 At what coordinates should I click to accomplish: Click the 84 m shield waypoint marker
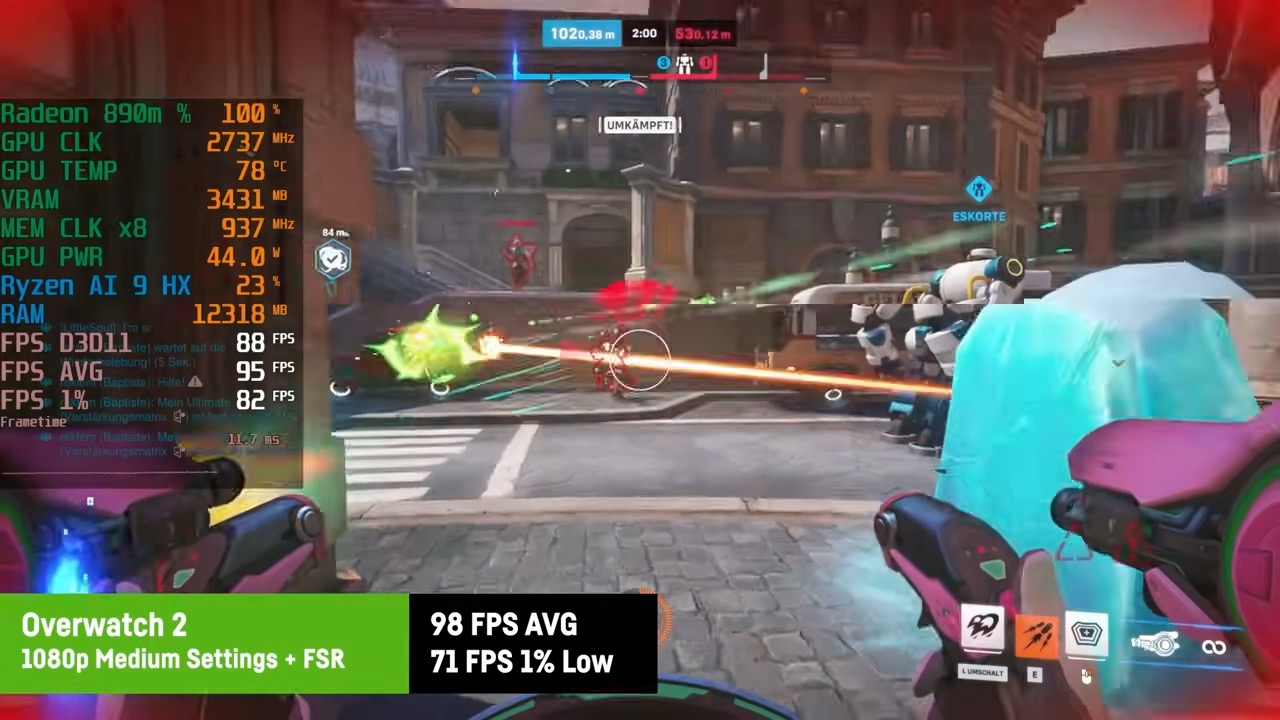coord(332,259)
